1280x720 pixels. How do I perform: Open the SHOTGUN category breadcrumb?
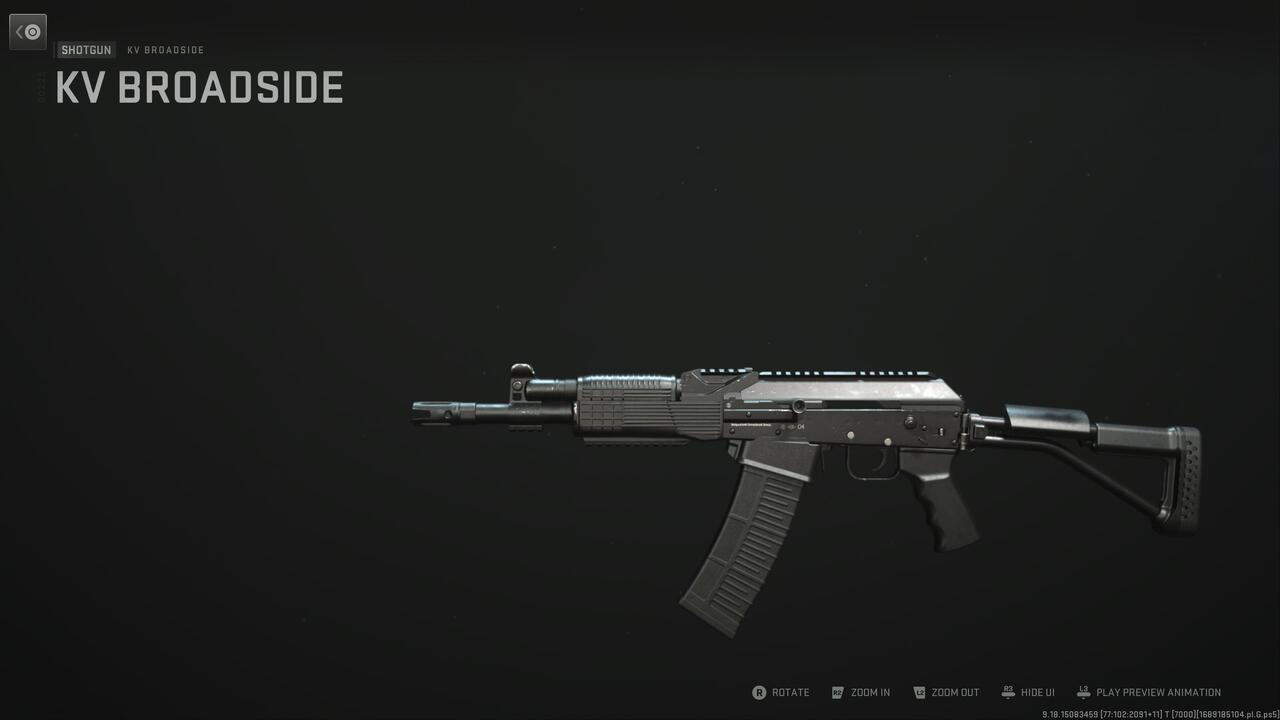coord(86,49)
